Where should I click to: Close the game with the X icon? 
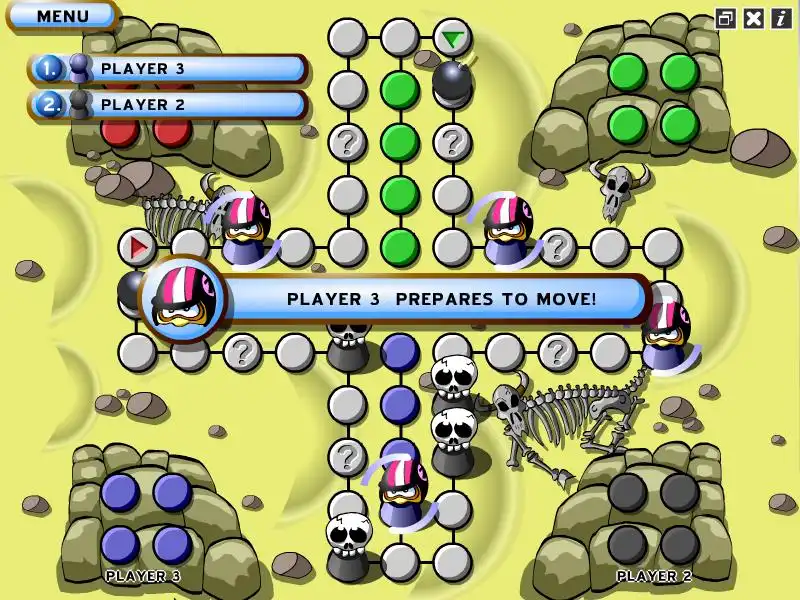point(754,17)
